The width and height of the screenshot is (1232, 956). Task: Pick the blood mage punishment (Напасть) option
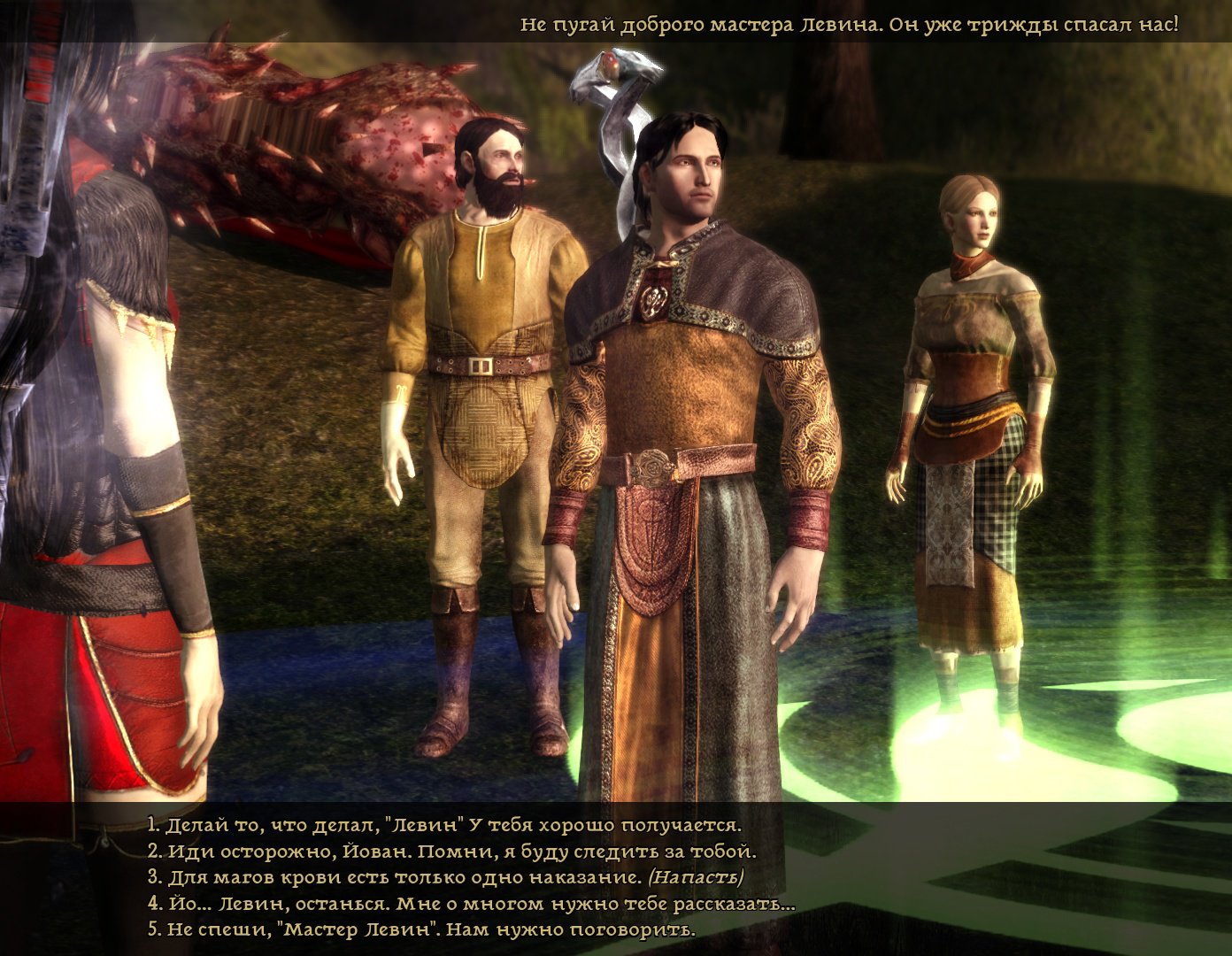445,878
